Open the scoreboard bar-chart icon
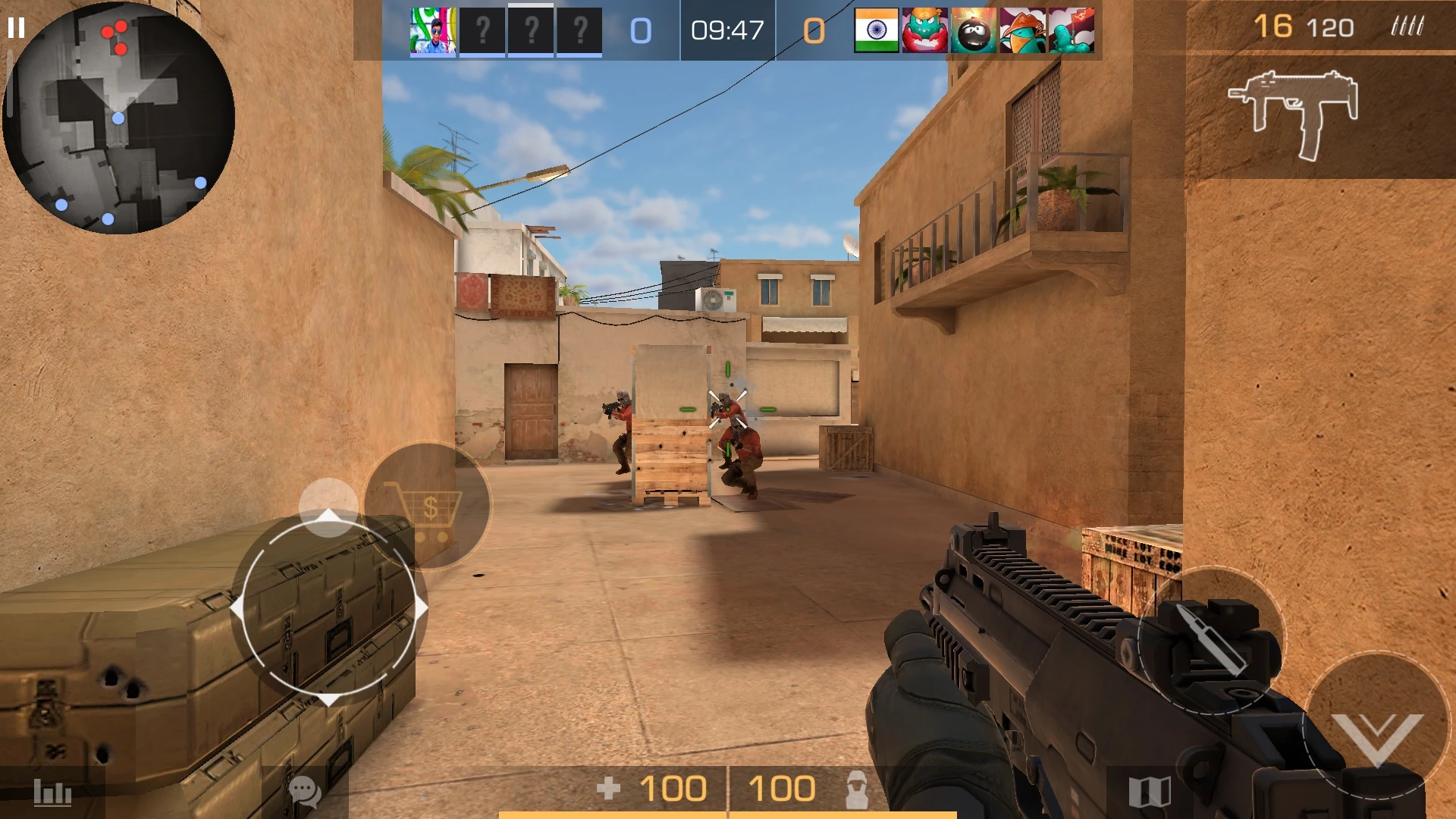This screenshot has height=819, width=1456. (52, 793)
